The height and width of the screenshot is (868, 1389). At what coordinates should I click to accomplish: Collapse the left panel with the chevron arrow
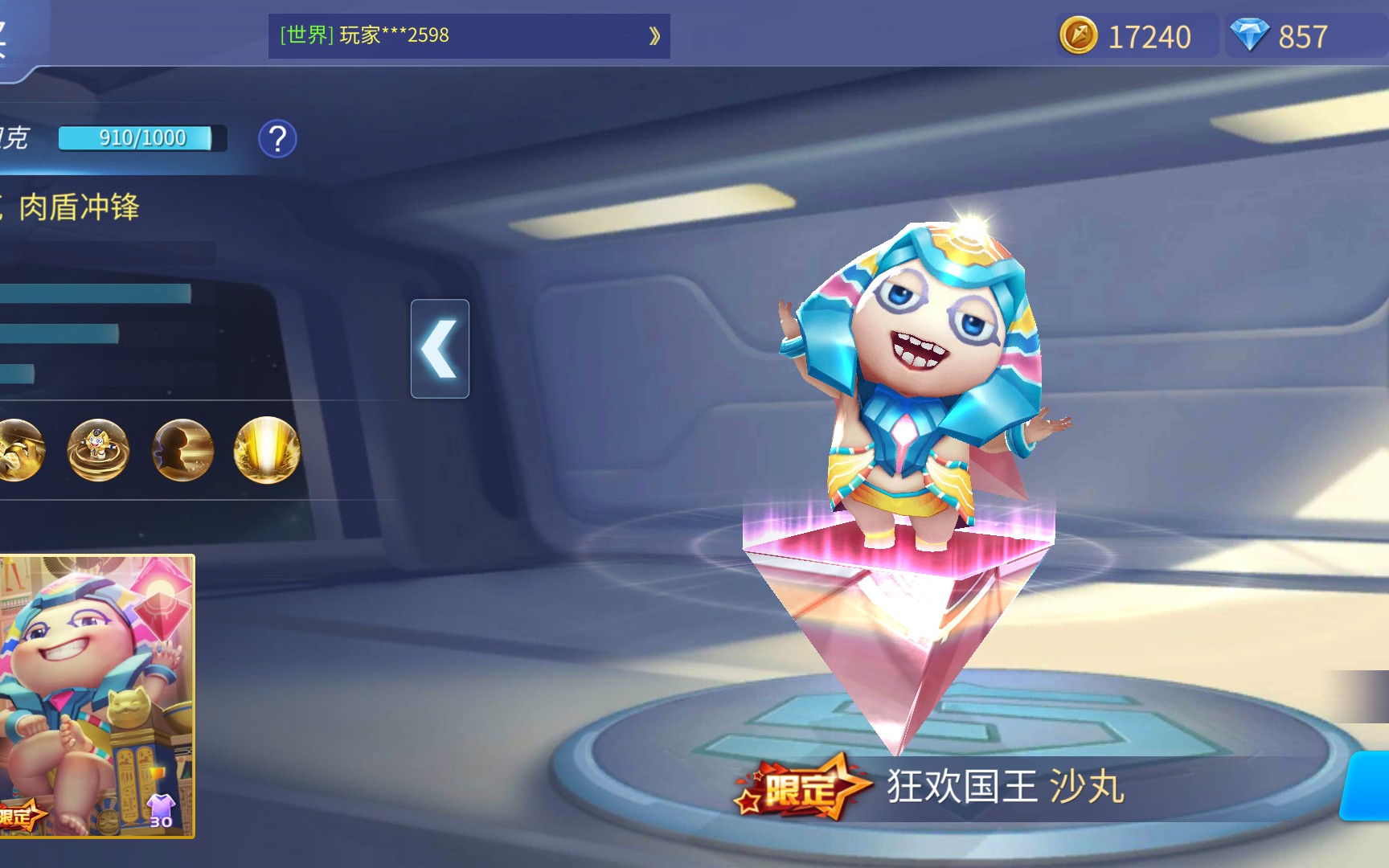440,349
